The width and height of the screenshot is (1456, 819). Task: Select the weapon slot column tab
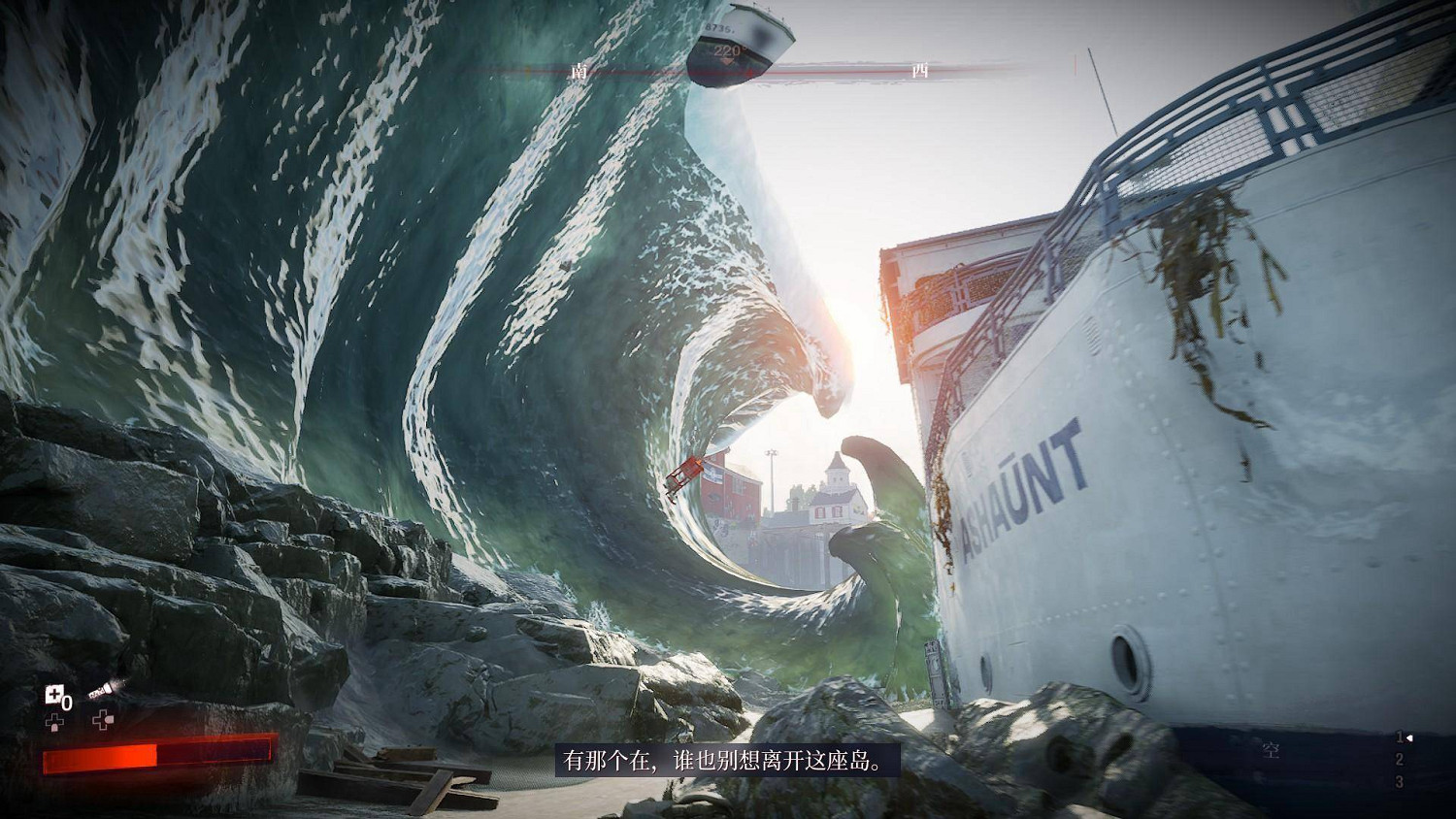(1400, 760)
